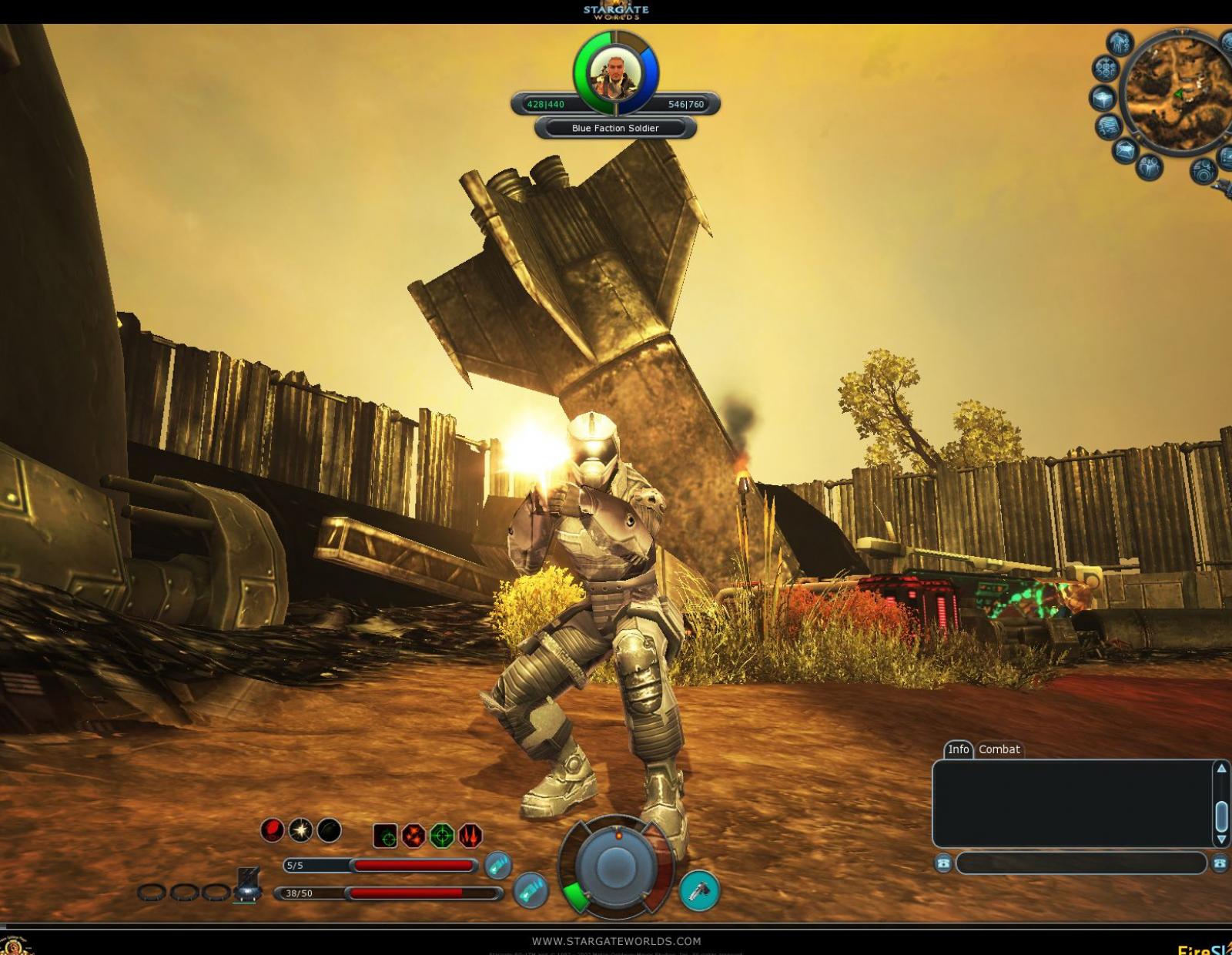The height and width of the screenshot is (955, 1232).
Task: Click inside the chat text input field
Action: (1078, 865)
